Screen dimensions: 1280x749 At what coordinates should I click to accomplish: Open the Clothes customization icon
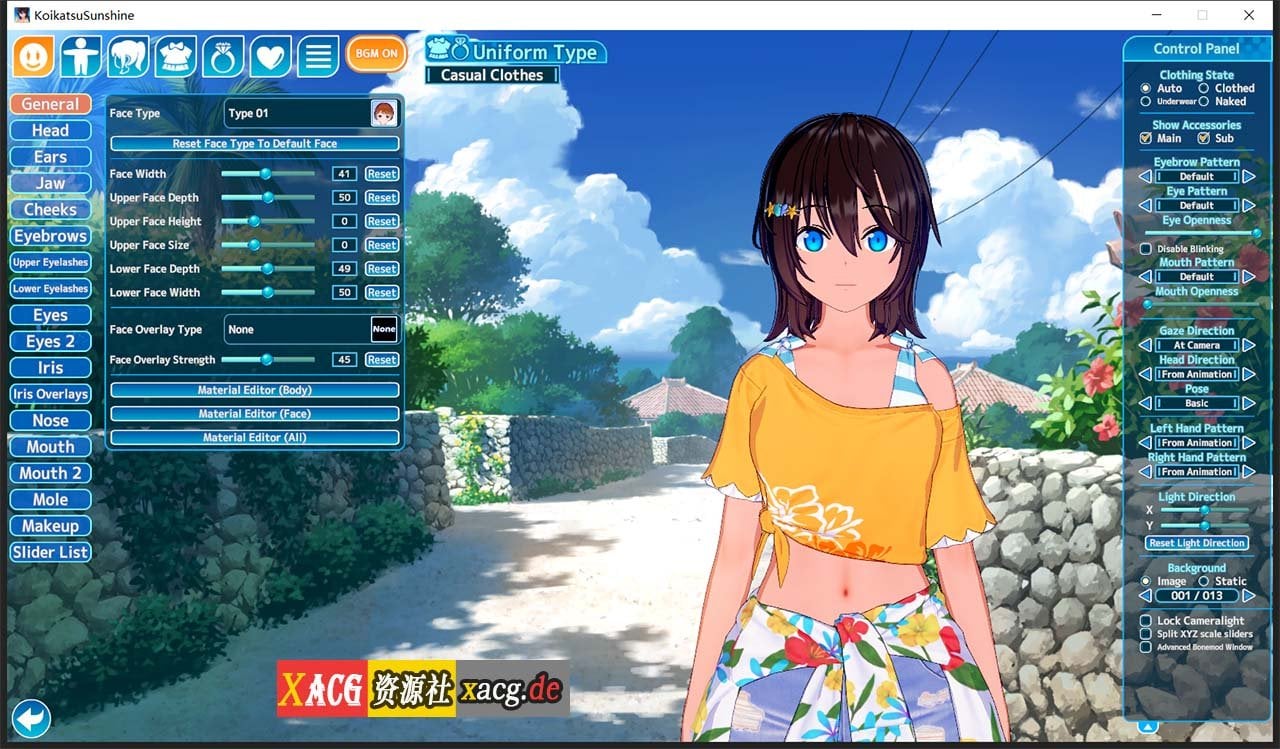pyautogui.click(x=175, y=55)
